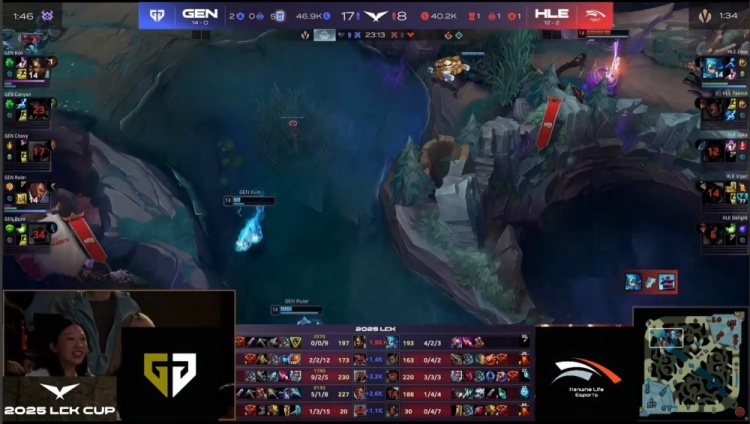Select GEN Canyon's champion portrait

37,108
